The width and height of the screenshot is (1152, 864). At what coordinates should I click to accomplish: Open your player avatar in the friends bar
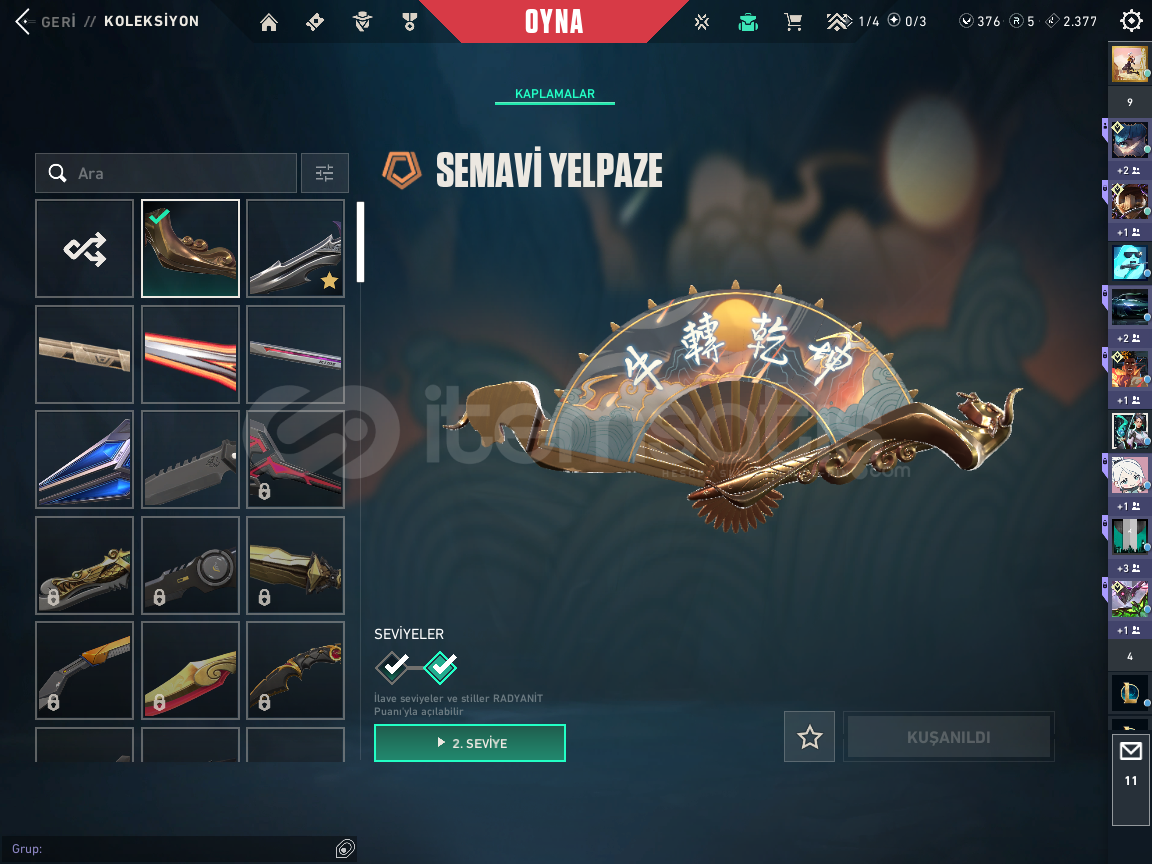click(1130, 64)
